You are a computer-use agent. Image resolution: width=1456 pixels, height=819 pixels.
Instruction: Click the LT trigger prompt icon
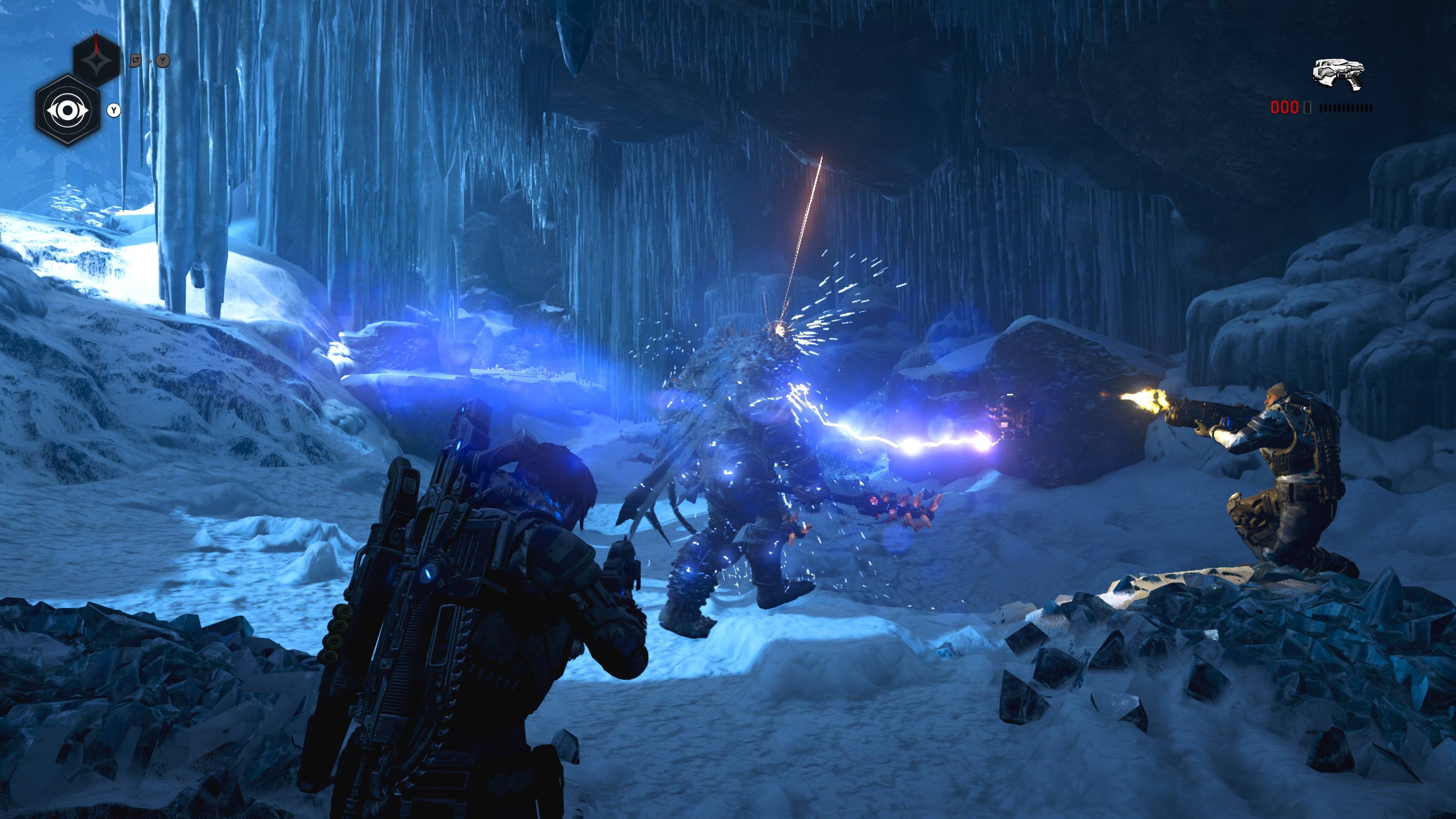coord(135,61)
